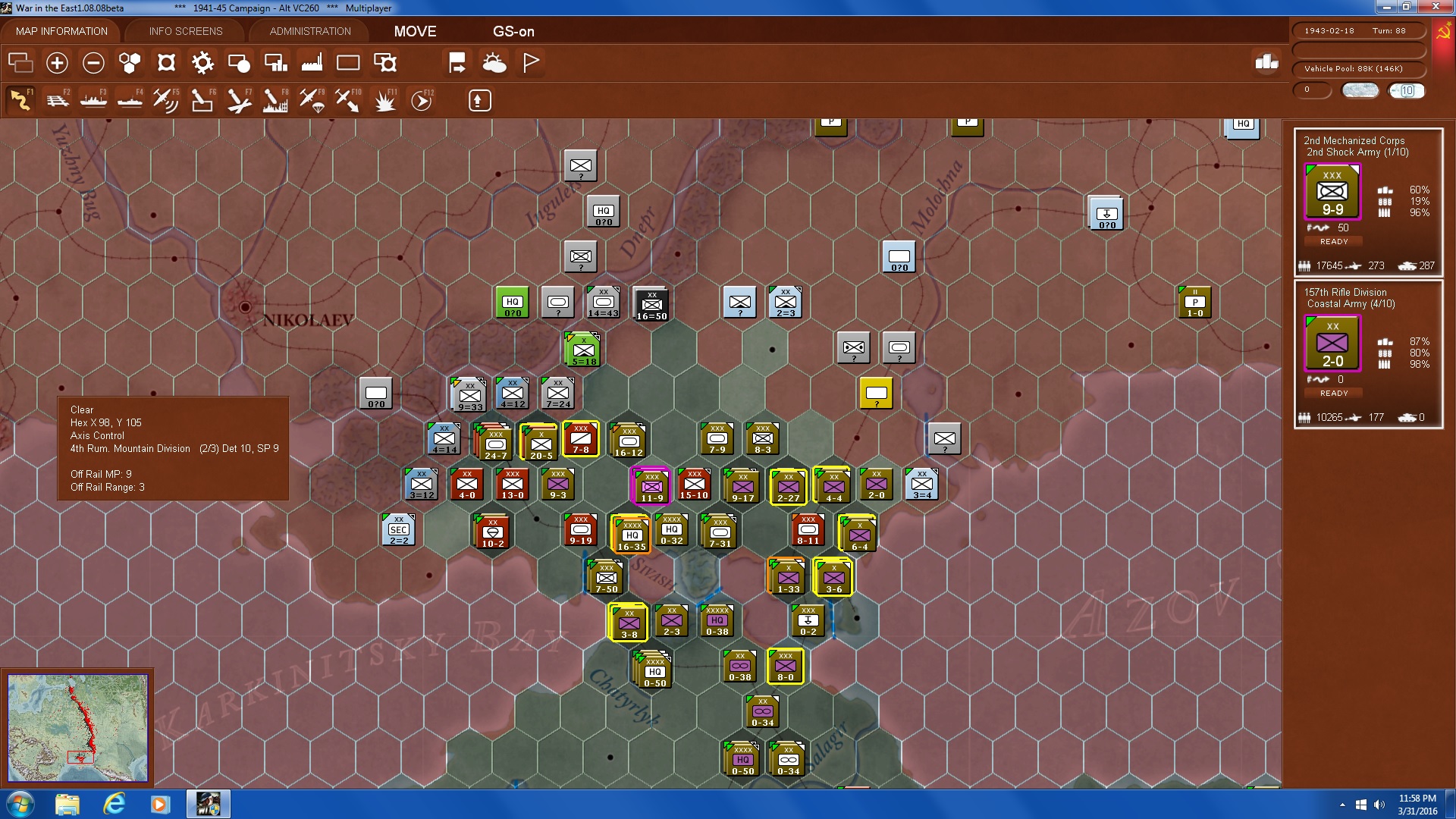Activate F3 naval transport mode
This screenshot has width=1456, height=819.
point(93,99)
